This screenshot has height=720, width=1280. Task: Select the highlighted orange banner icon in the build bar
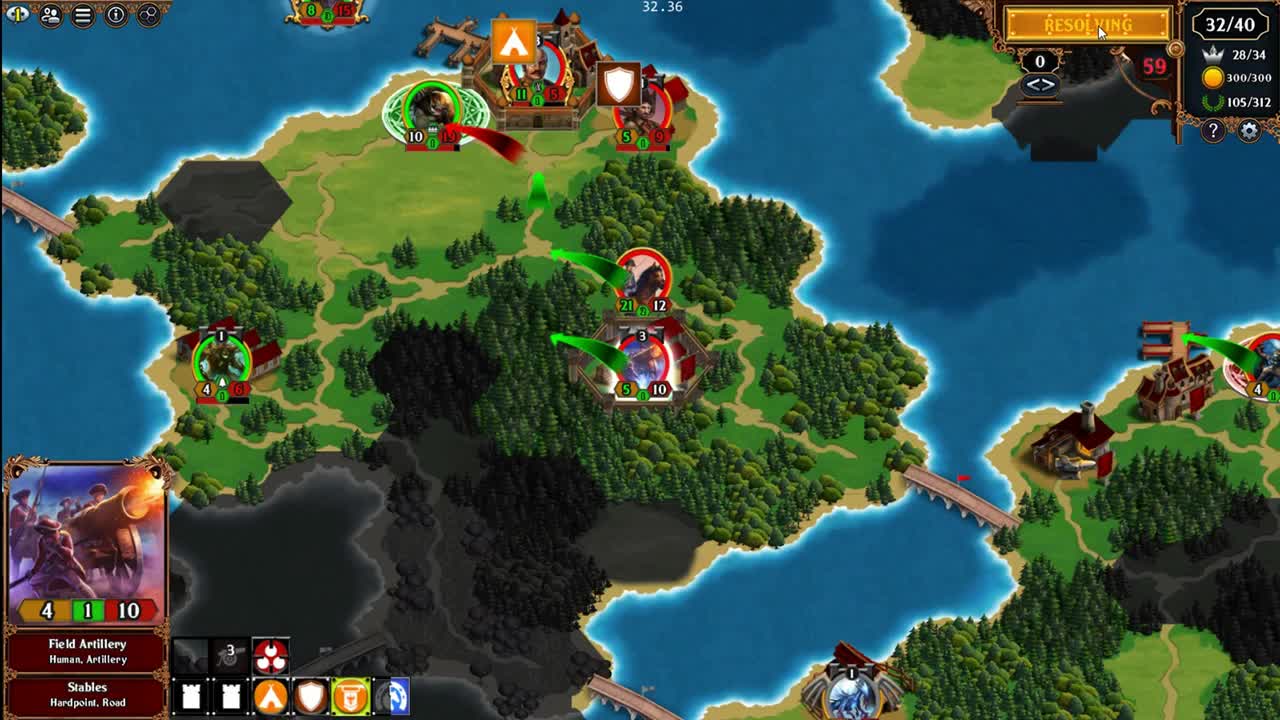[x=352, y=696]
